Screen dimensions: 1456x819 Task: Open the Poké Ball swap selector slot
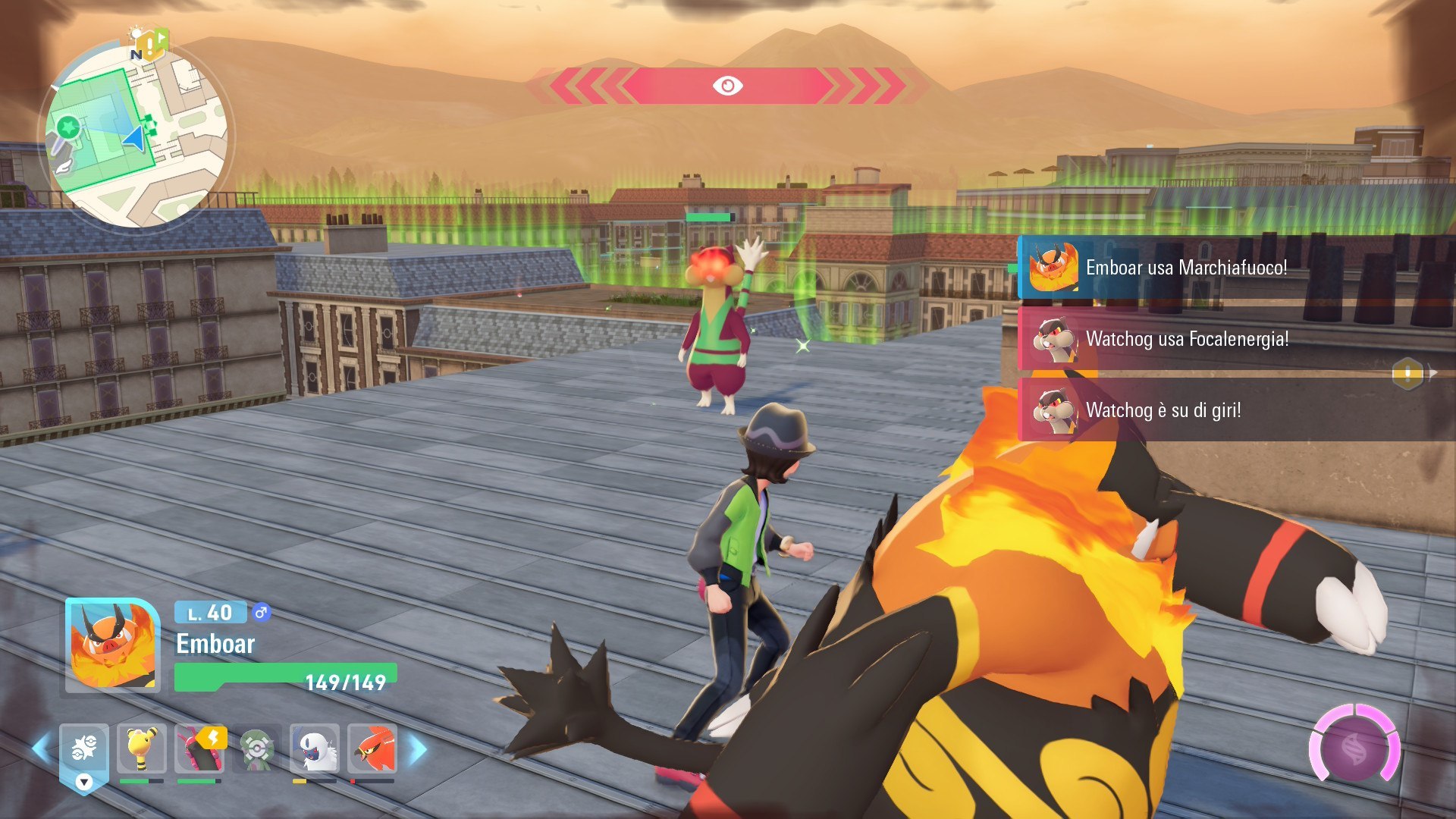click(x=84, y=751)
